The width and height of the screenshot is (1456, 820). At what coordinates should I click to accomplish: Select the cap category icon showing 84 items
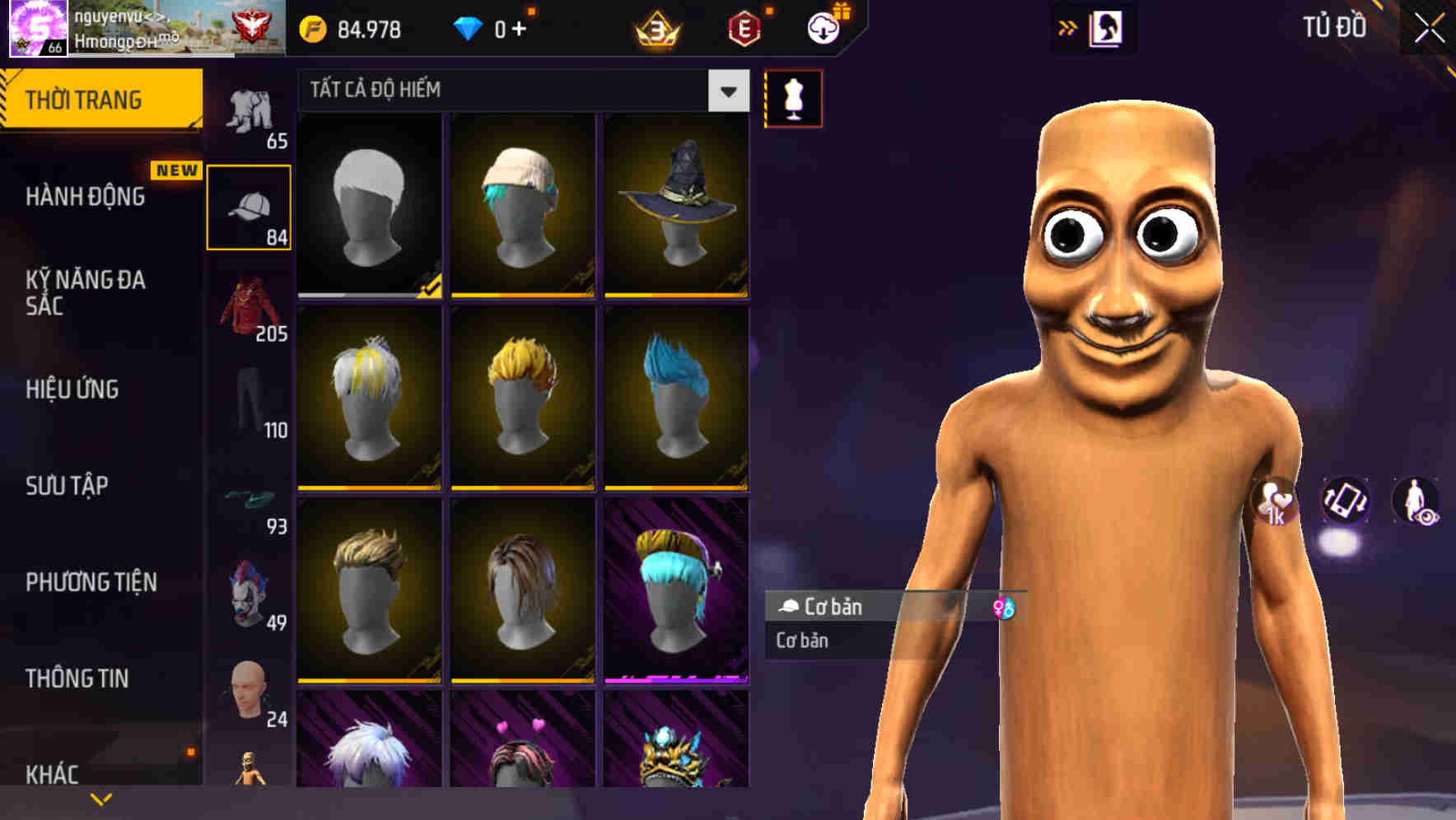250,204
